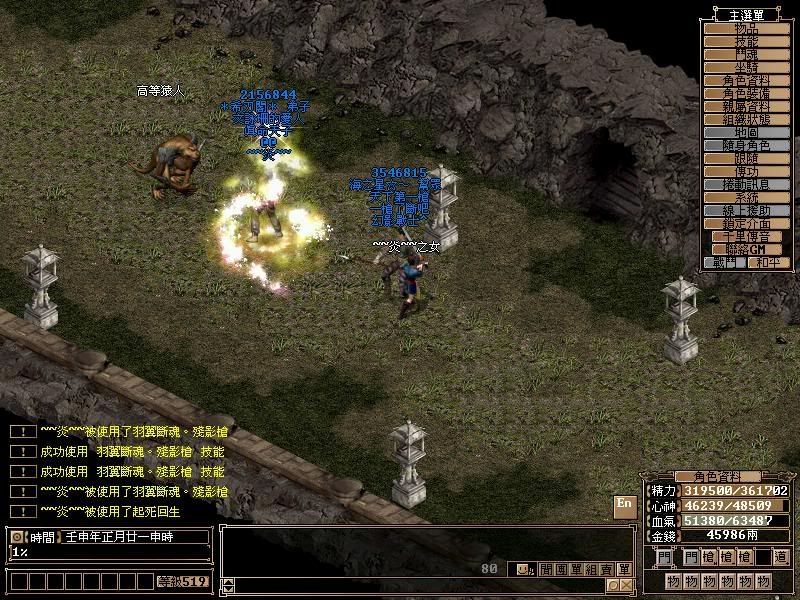Open 親屬資料 relatives info
Viewport: 800px width, 600px height.
pyautogui.click(x=747, y=106)
